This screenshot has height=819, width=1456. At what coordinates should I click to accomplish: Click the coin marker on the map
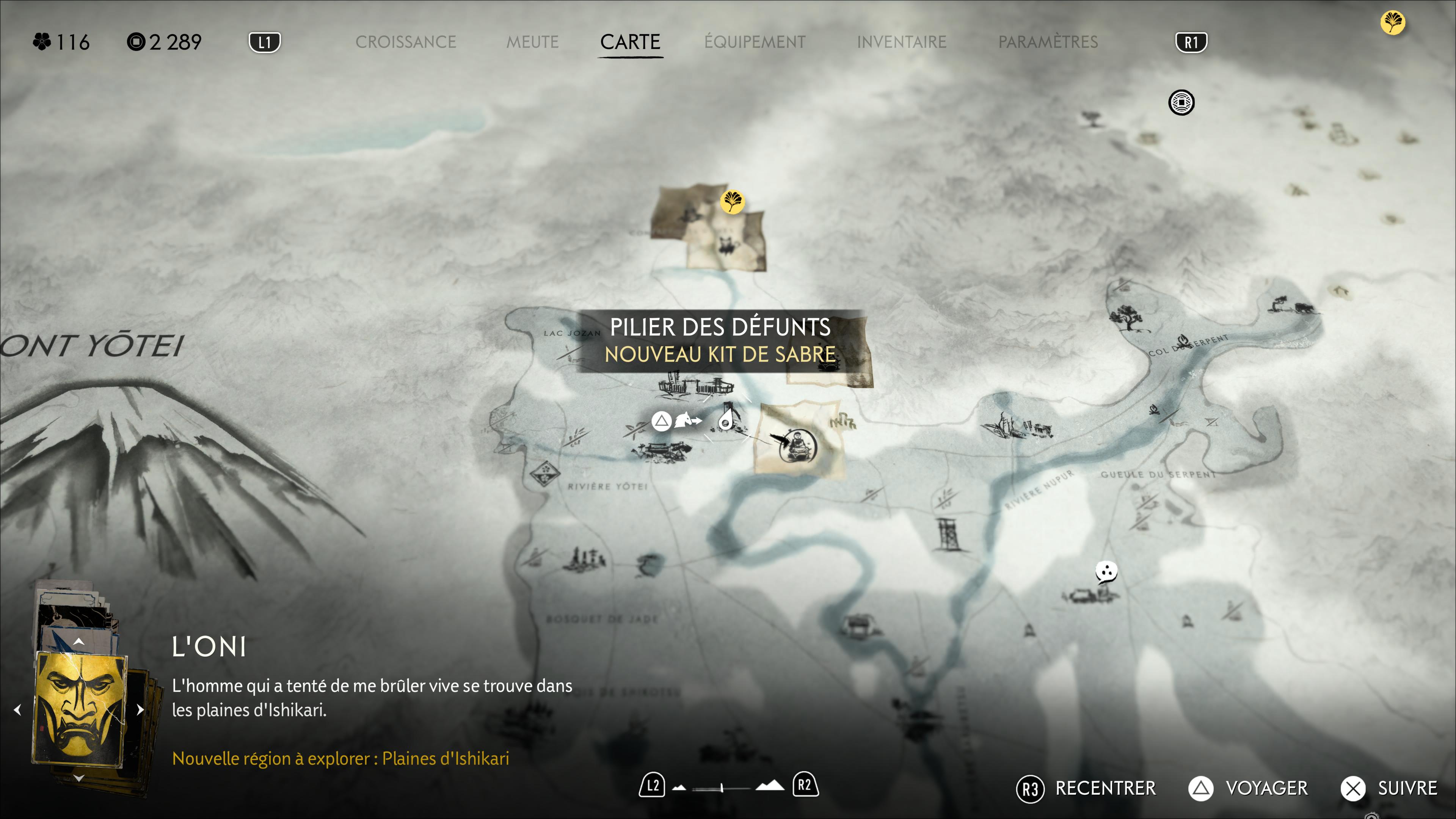coord(1181,103)
